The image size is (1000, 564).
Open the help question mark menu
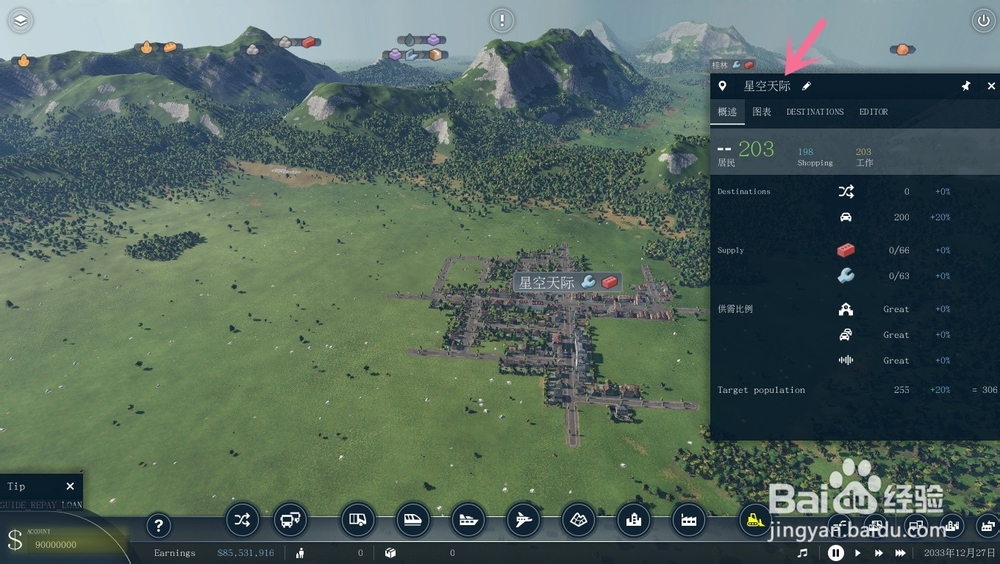coord(159,525)
